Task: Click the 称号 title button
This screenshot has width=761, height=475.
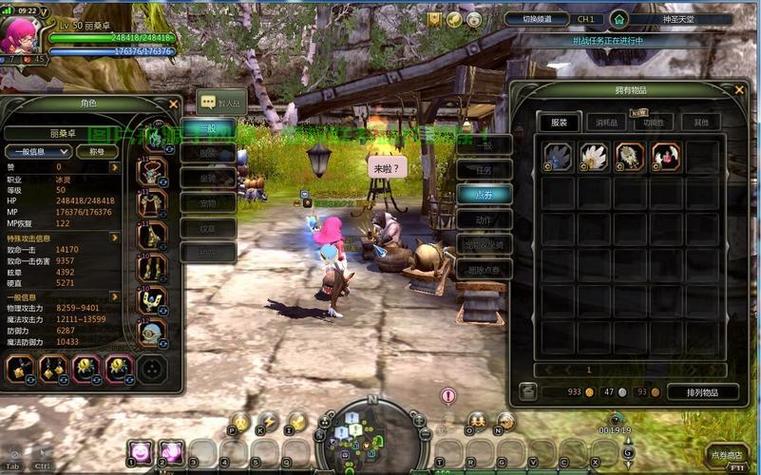Action: [x=97, y=152]
